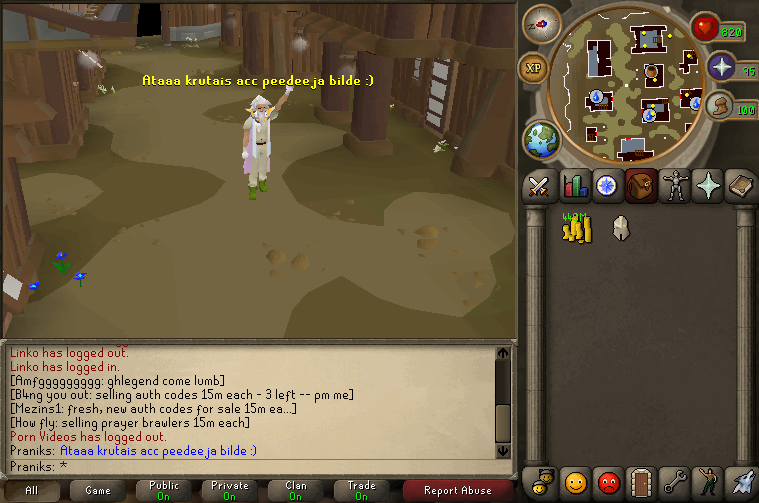Open the wrench Settings tab
This screenshot has height=503, width=759.
[675, 483]
